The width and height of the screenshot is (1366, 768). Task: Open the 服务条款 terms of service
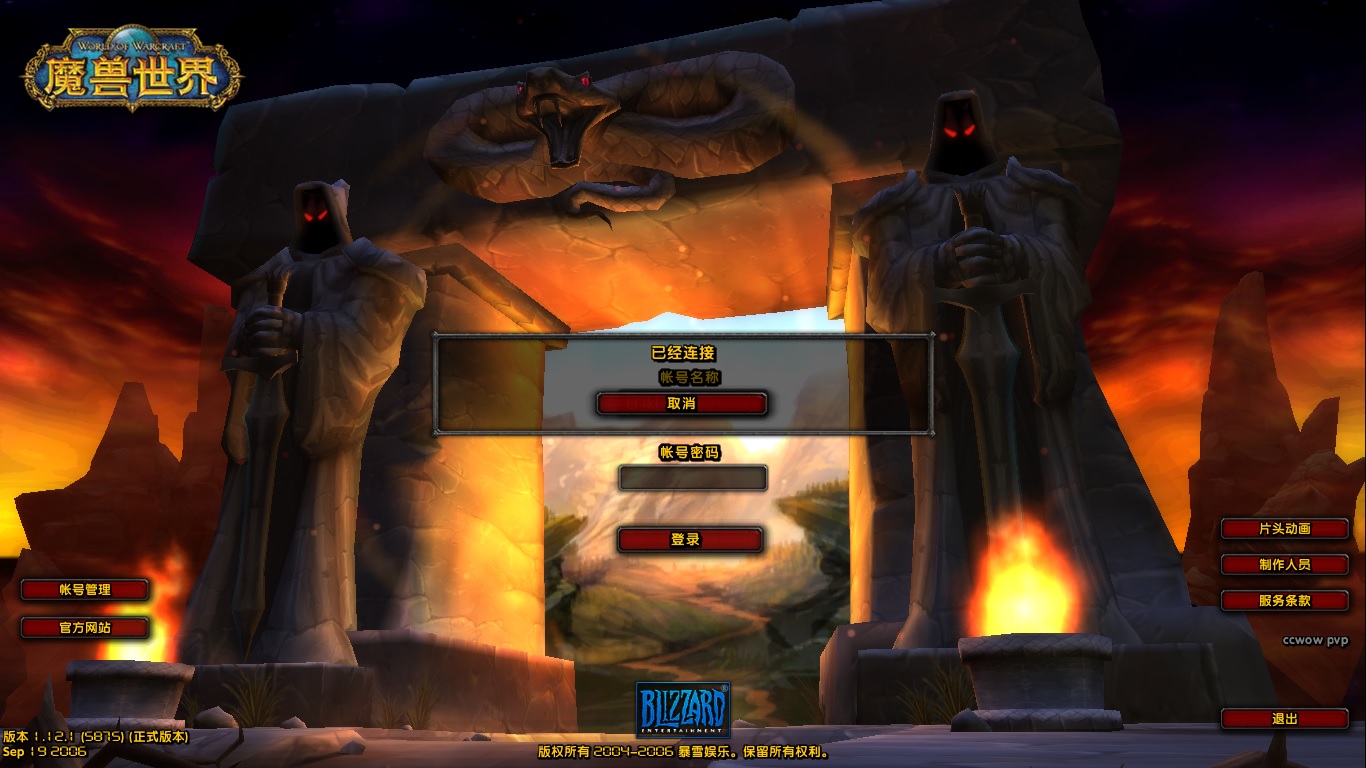(1285, 601)
